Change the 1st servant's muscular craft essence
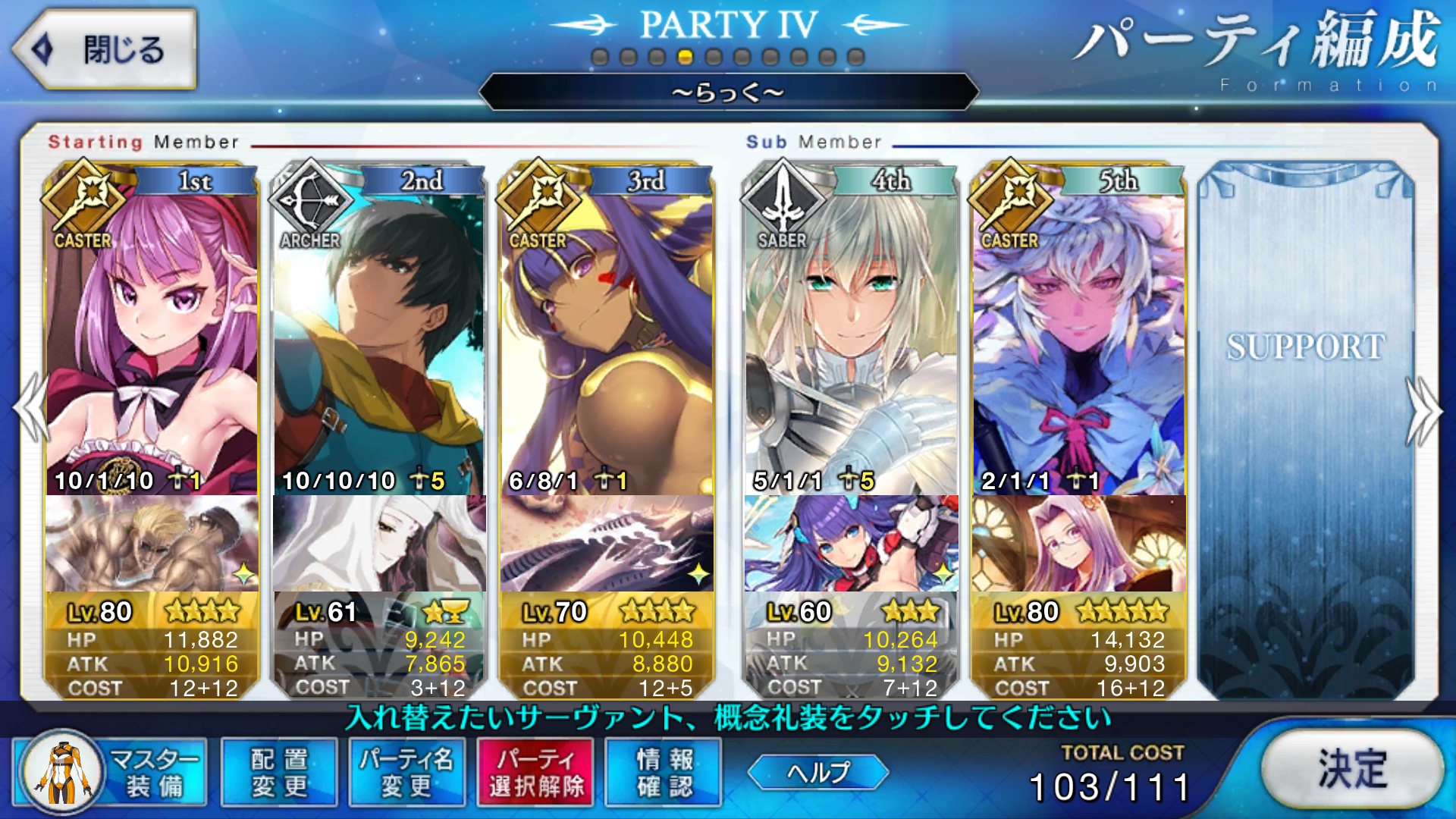The height and width of the screenshot is (819, 1456). coord(152,543)
